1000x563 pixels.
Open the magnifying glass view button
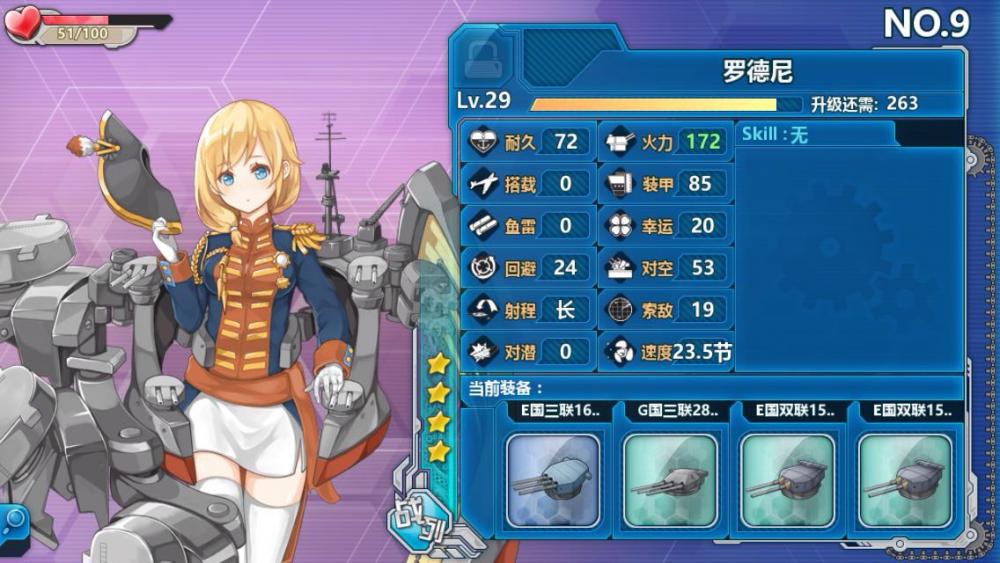tap(15, 521)
